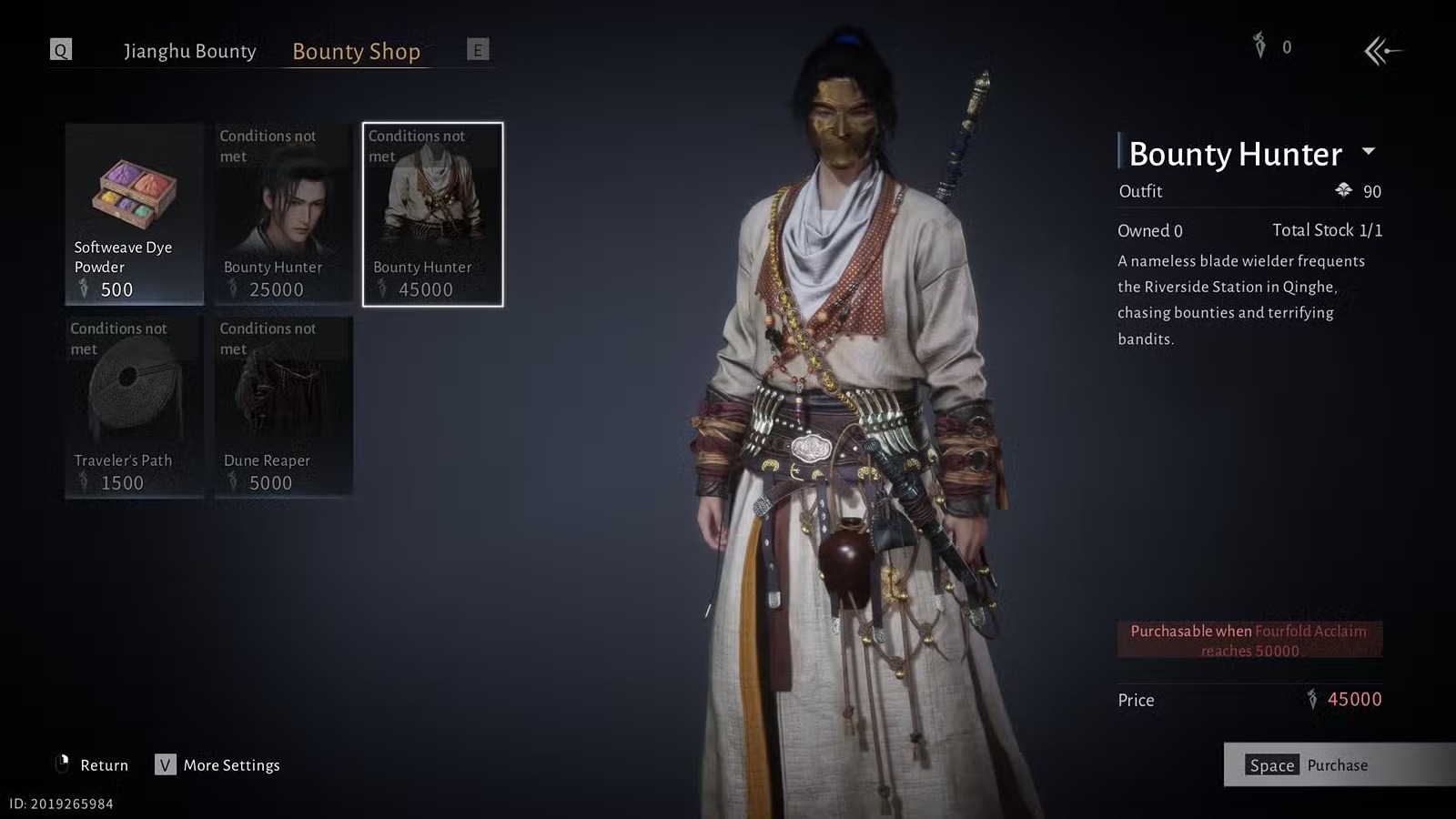Pick the Traveler's Path hat item
The width and height of the screenshot is (1456, 819).
pyautogui.click(x=135, y=407)
